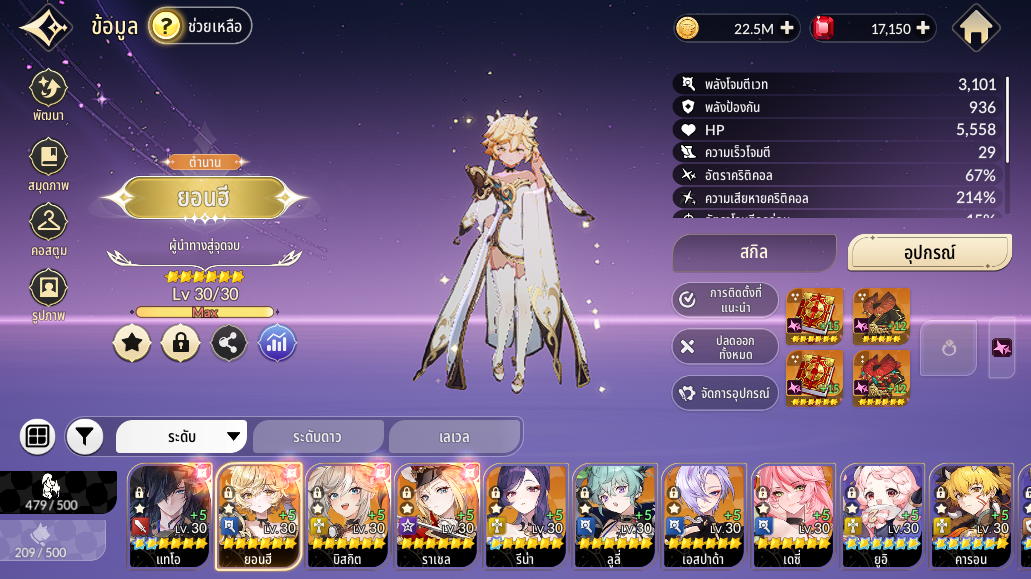The width and height of the screenshot is (1031, 579).
Task: Select hero card แทโฮ
Action: click(x=169, y=516)
